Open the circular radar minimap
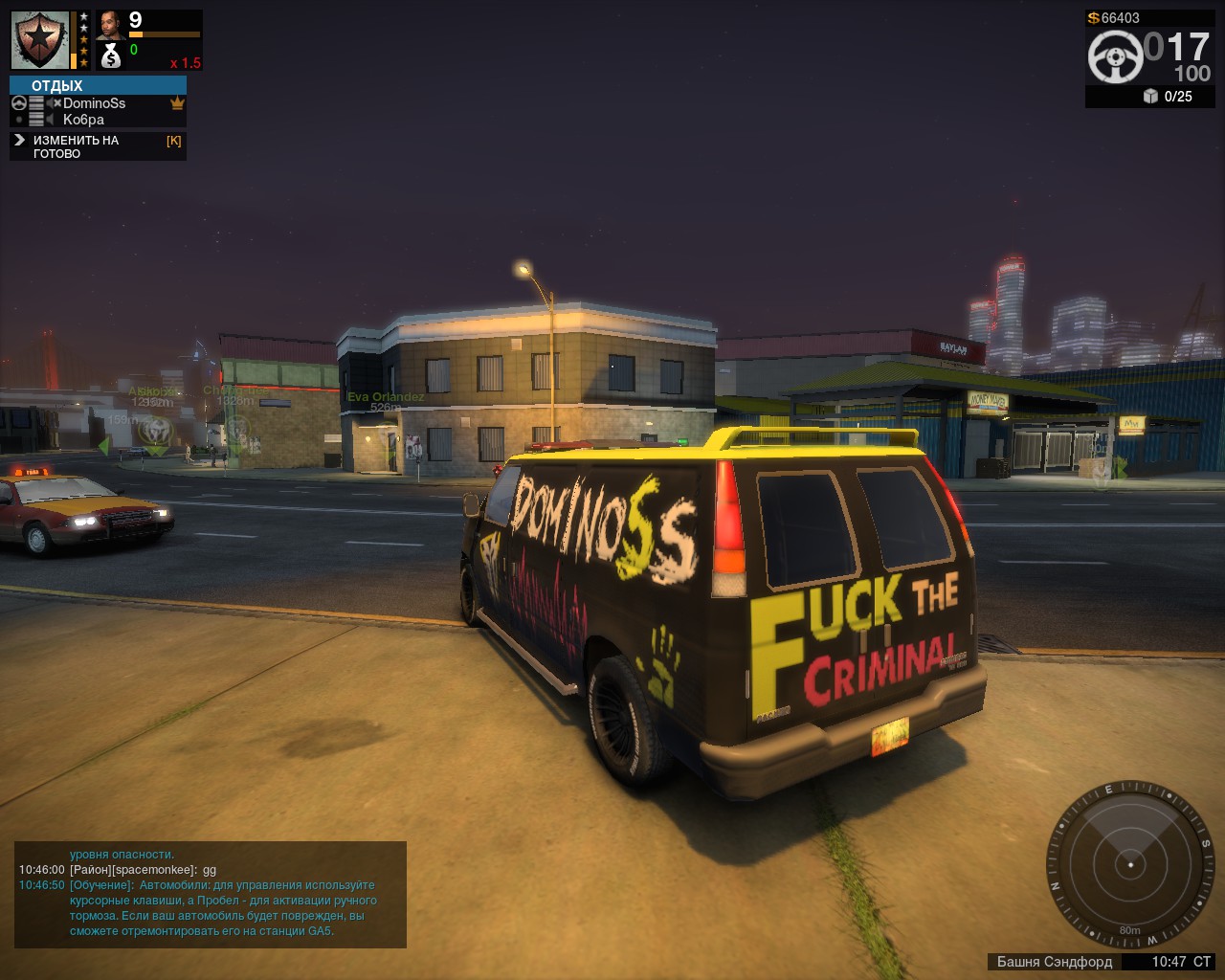Image resolution: width=1225 pixels, height=980 pixels. pos(1130,864)
